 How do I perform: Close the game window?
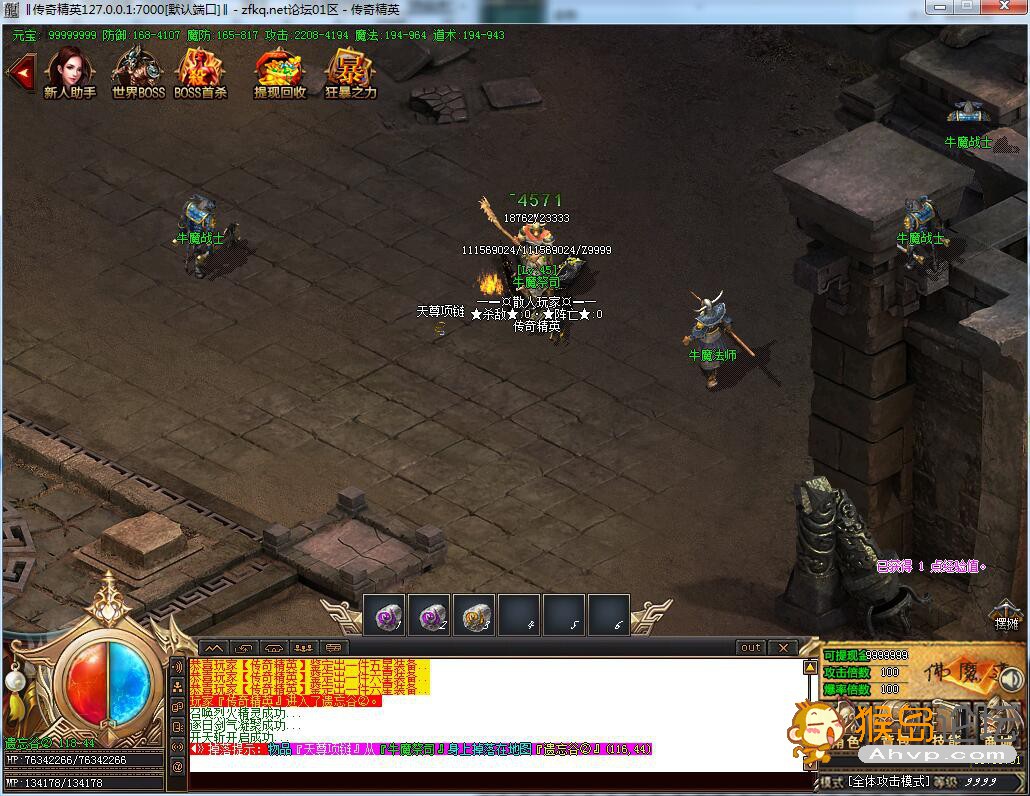[x=1003, y=8]
